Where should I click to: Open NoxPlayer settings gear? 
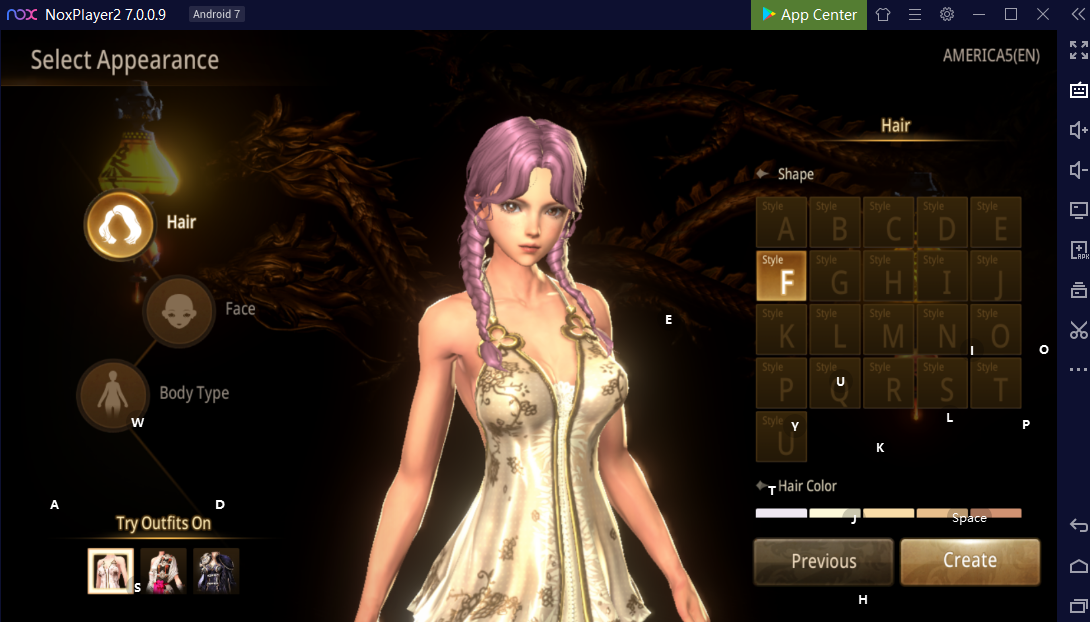click(946, 15)
